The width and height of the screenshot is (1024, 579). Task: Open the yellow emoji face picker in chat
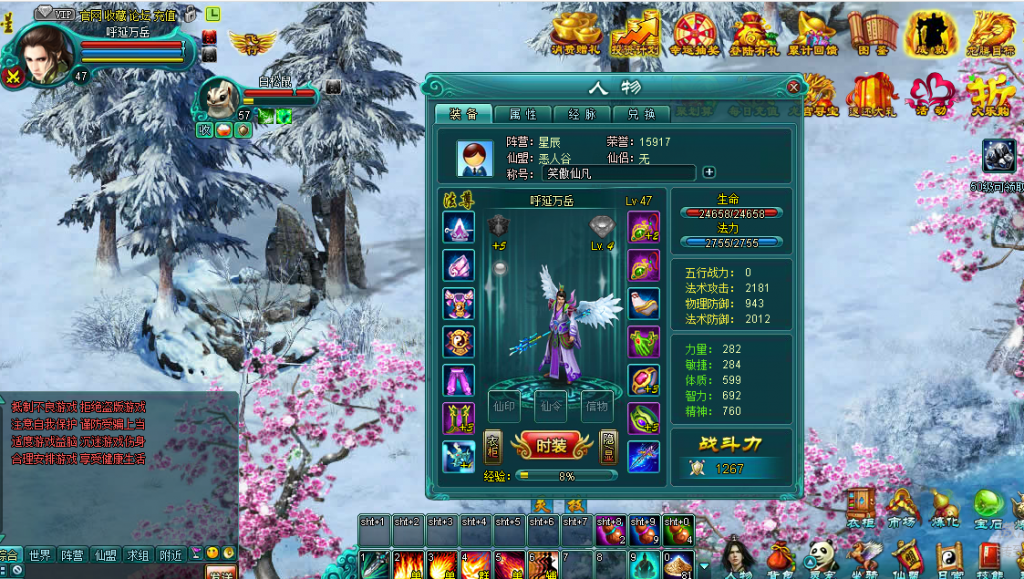point(213,553)
